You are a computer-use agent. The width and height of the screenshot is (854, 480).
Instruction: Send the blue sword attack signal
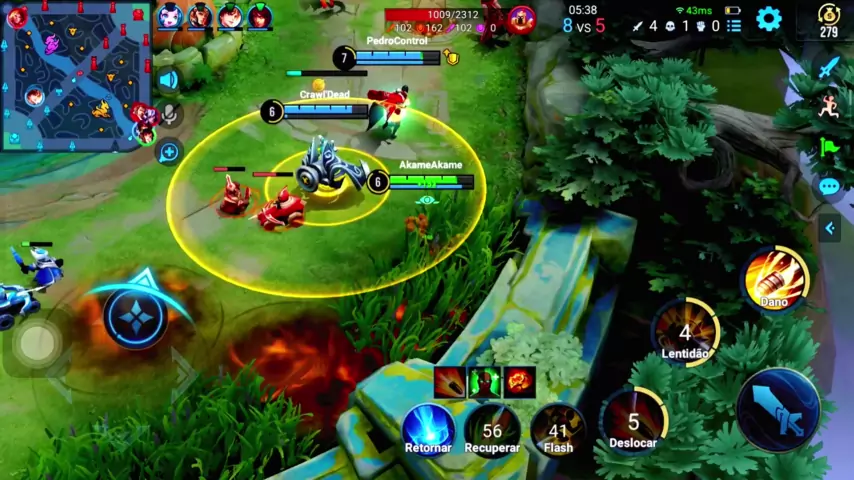(x=829, y=67)
